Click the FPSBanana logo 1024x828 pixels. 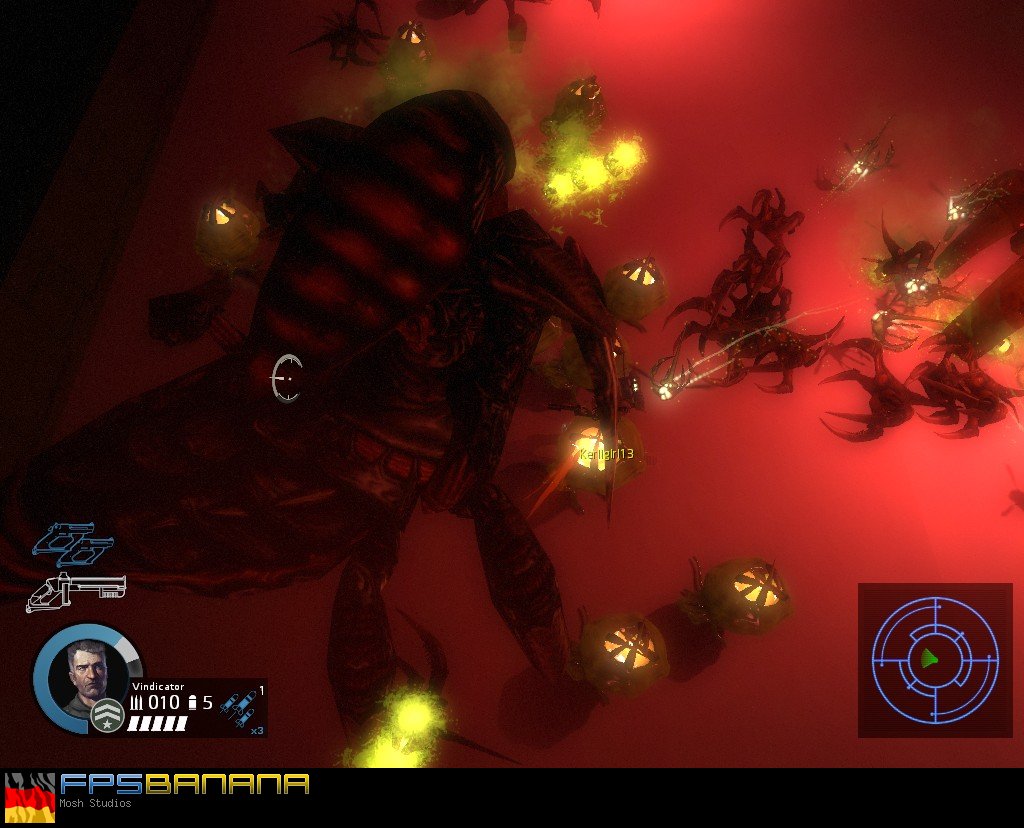click(x=184, y=784)
